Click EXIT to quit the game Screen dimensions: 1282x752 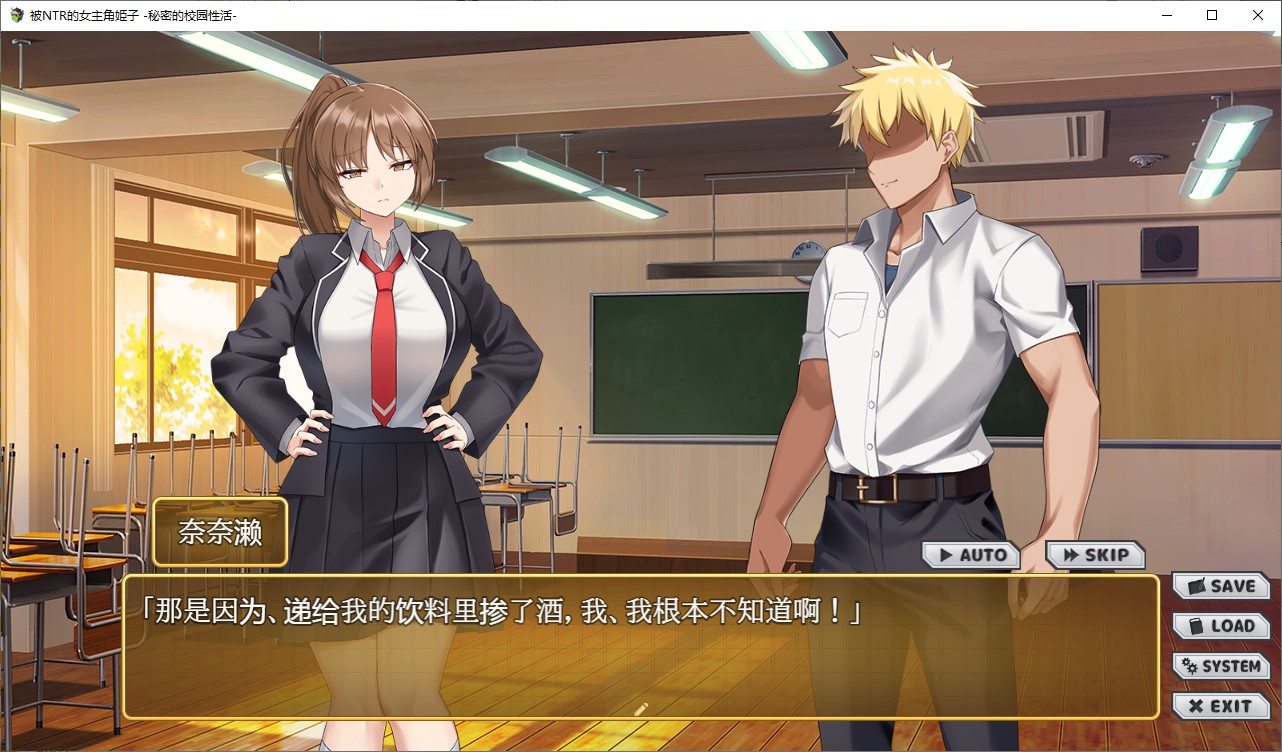click(1220, 705)
